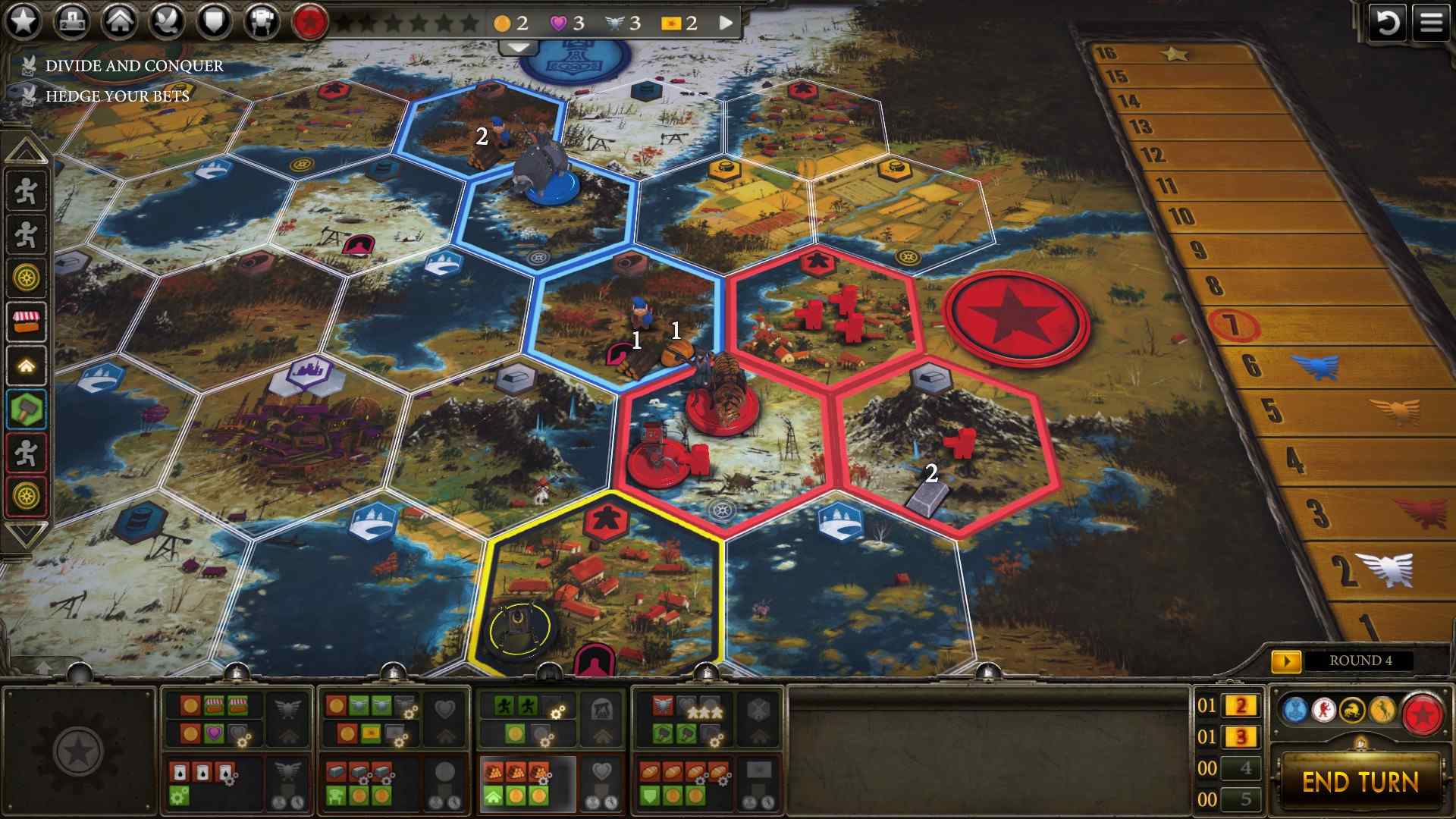Viewport: 1456px width, 819px height.
Task: Select the trade market-stall action icon
Action: 27,322
